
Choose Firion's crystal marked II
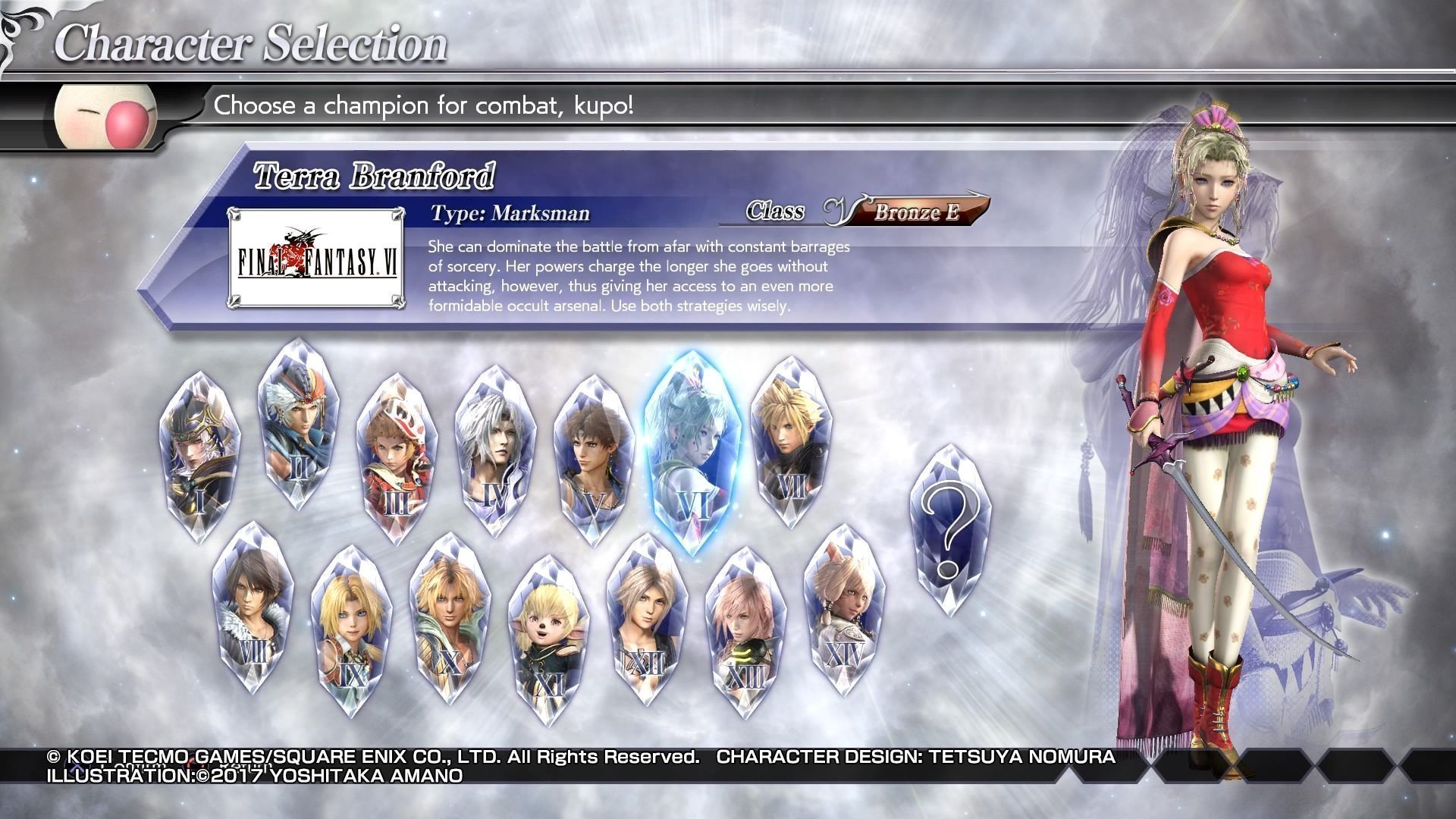click(x=298, y=425)
